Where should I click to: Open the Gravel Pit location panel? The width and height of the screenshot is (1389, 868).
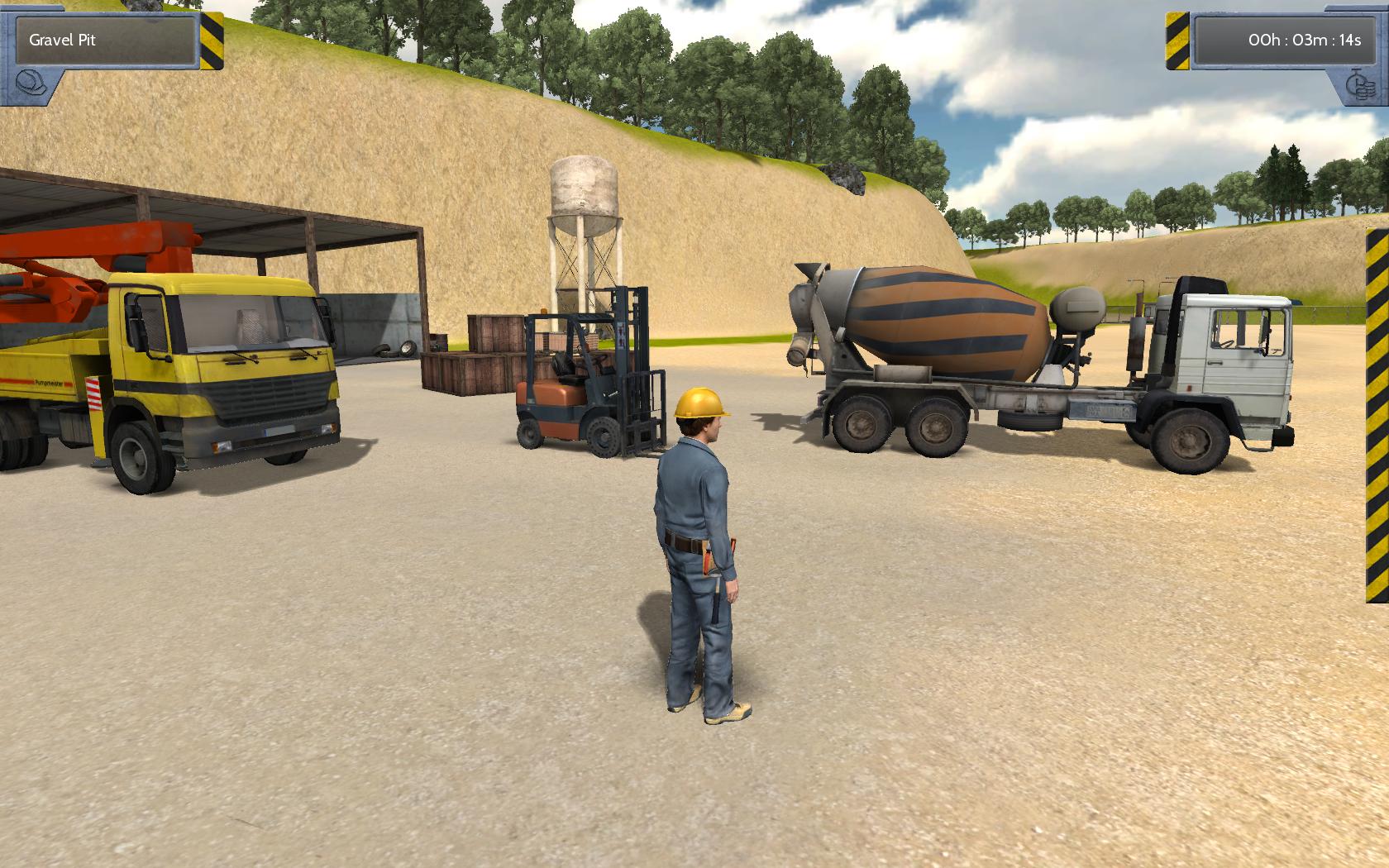coord(107,39)
